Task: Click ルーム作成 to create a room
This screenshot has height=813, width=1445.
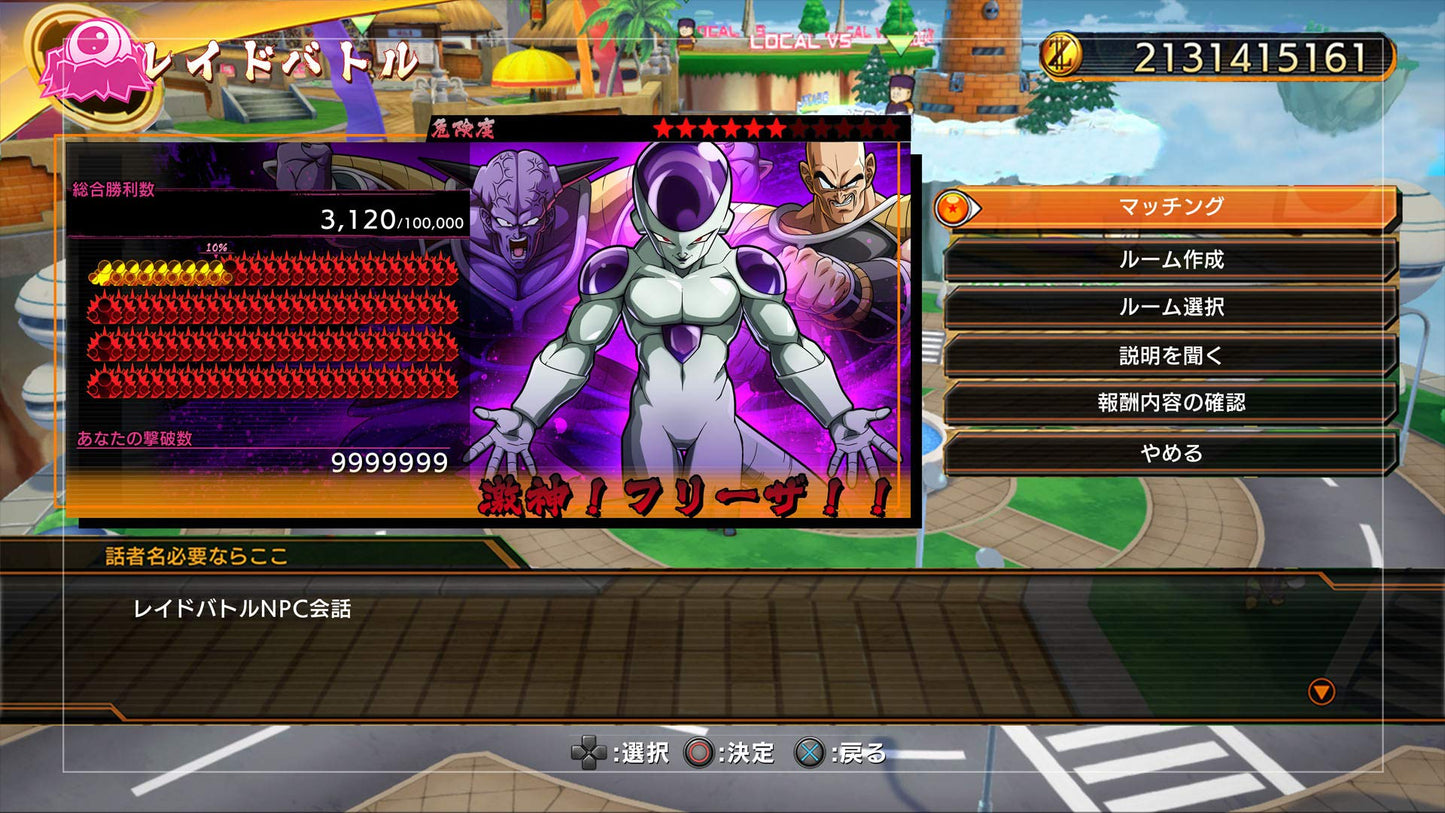Action: coord(1173,258)
